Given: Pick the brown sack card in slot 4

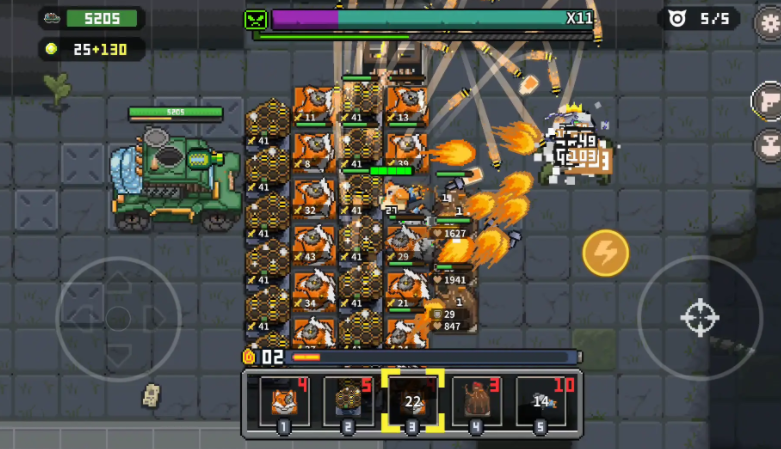Looking at the screenshot, I should [477, 402].
